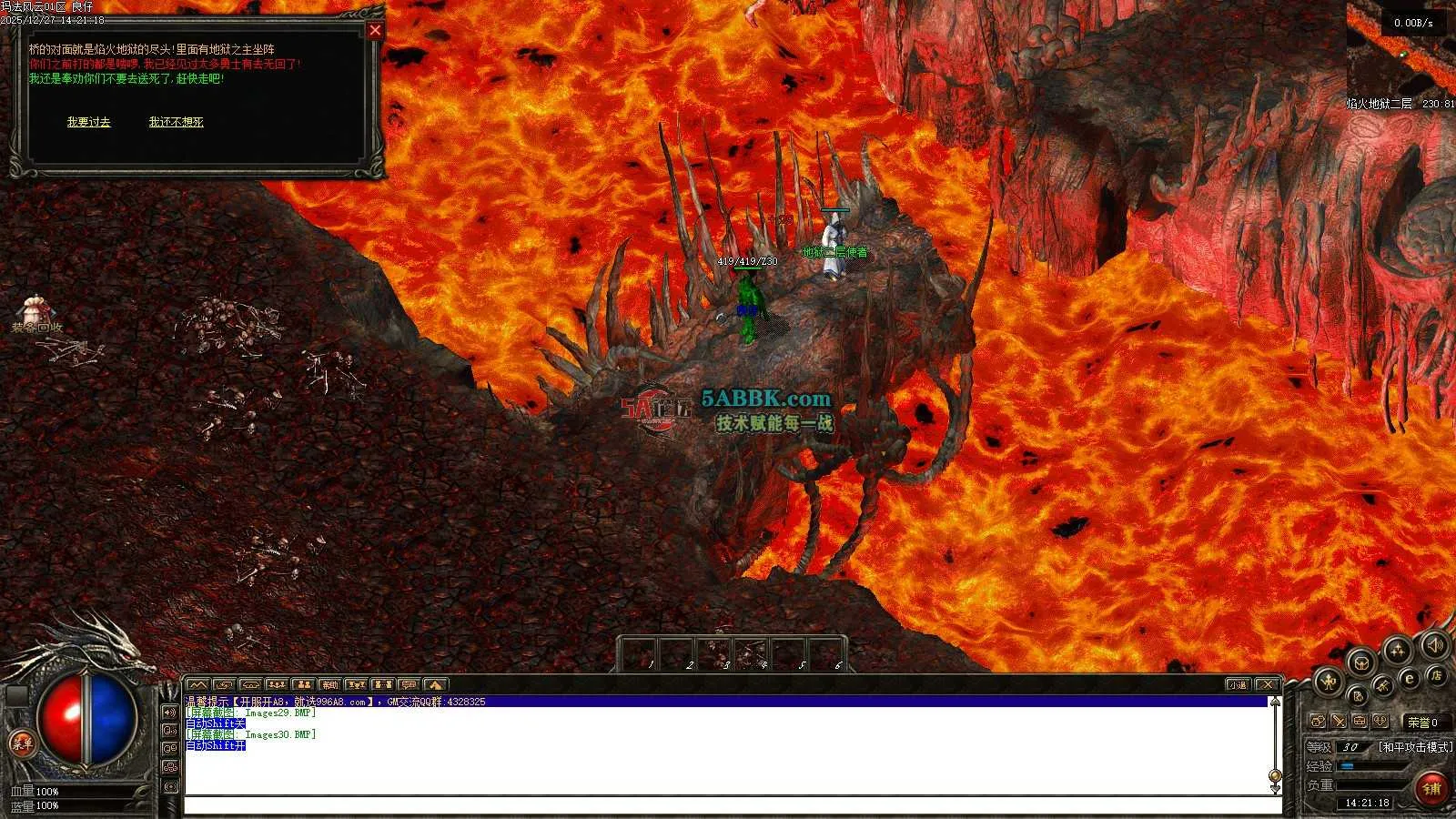The image size is (1456, 819).
Task: Click the chat scrollbar down arrow
Action: click(1275, 786)
